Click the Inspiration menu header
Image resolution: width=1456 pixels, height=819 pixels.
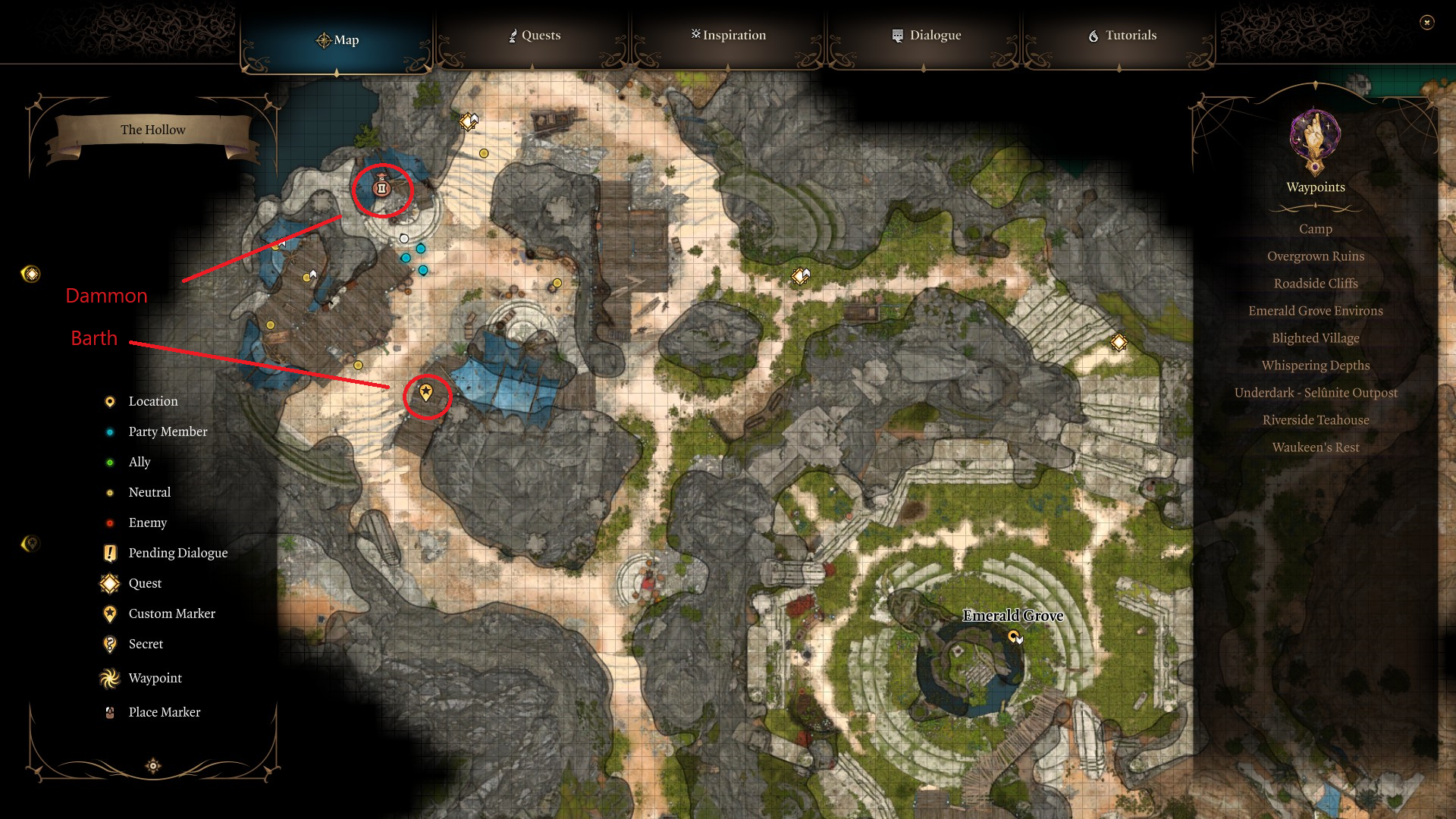click(728, 35)
